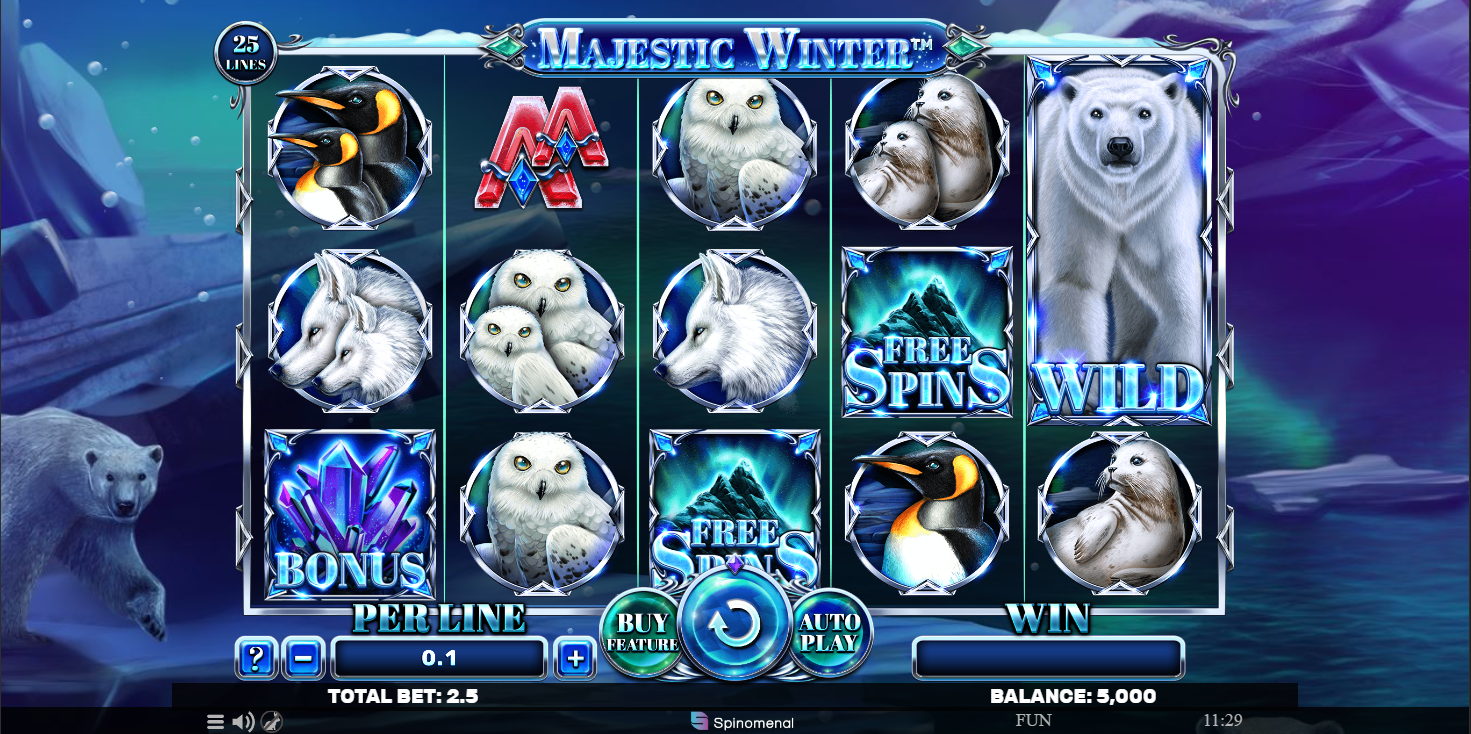Spin the reels with the circular arrow button

[735, 625]
